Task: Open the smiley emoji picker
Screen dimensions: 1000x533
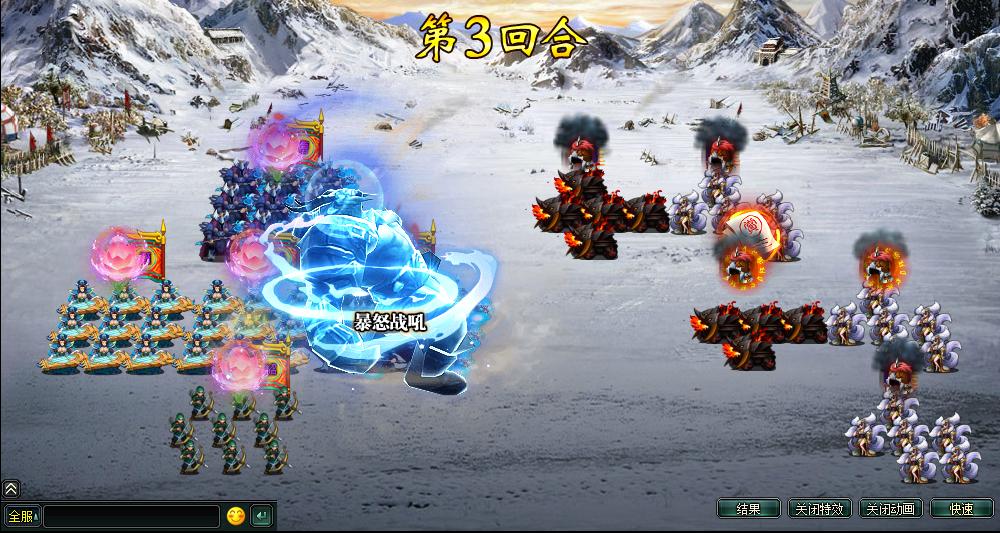Action: point(235,516)
